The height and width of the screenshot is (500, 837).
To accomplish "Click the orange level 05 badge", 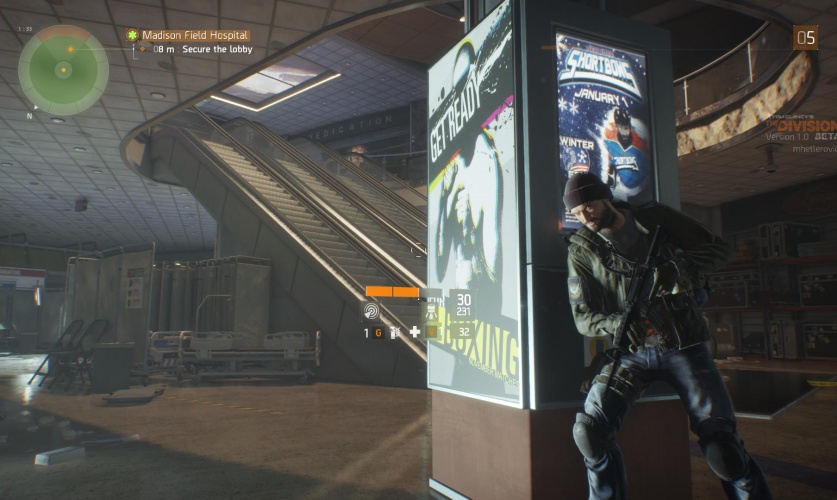I will pyautogui.click(x=805, y=37).
